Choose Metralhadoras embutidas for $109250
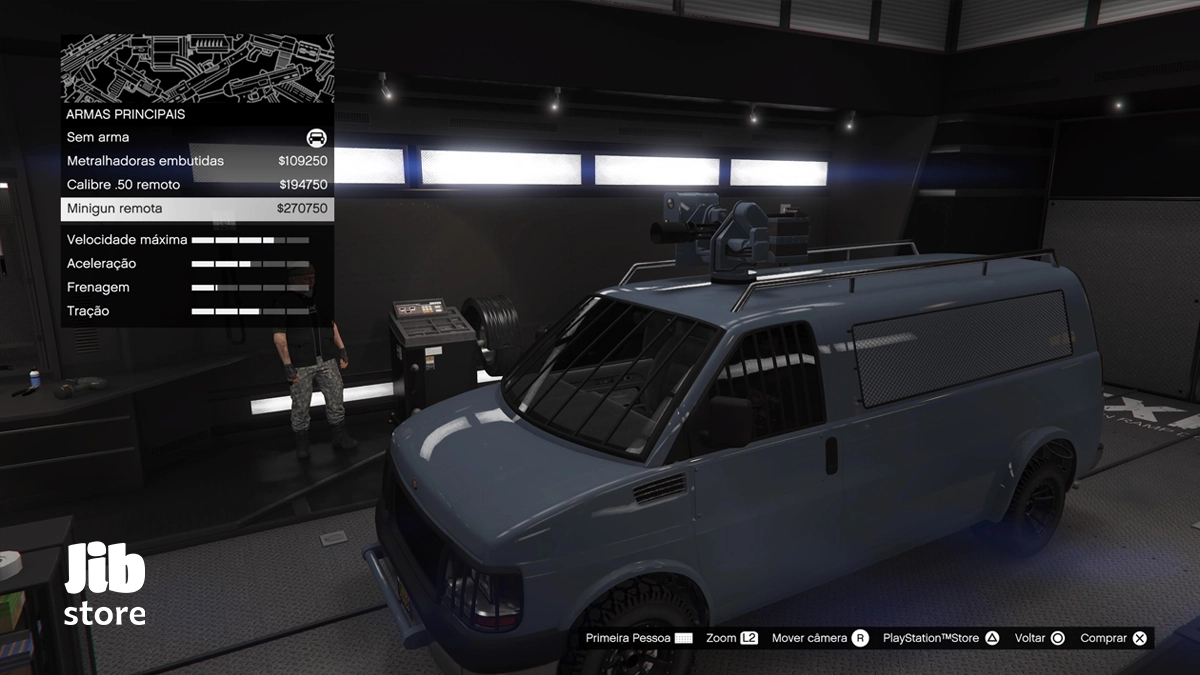This screenshot has width=1200, height=675. (197, 161)
